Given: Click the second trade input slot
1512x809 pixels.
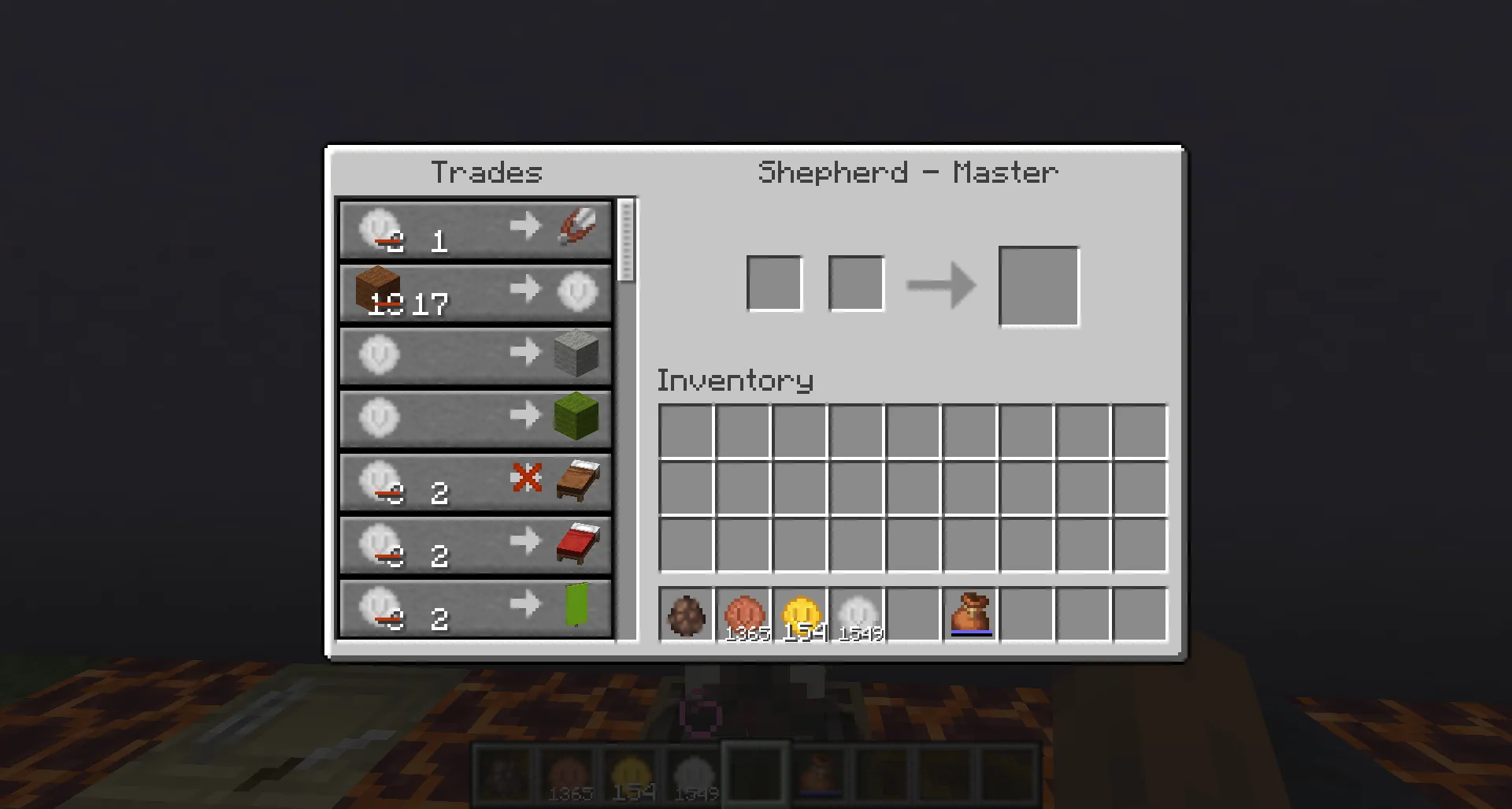Looking at the screenshot, I should [x=855, y=283].
